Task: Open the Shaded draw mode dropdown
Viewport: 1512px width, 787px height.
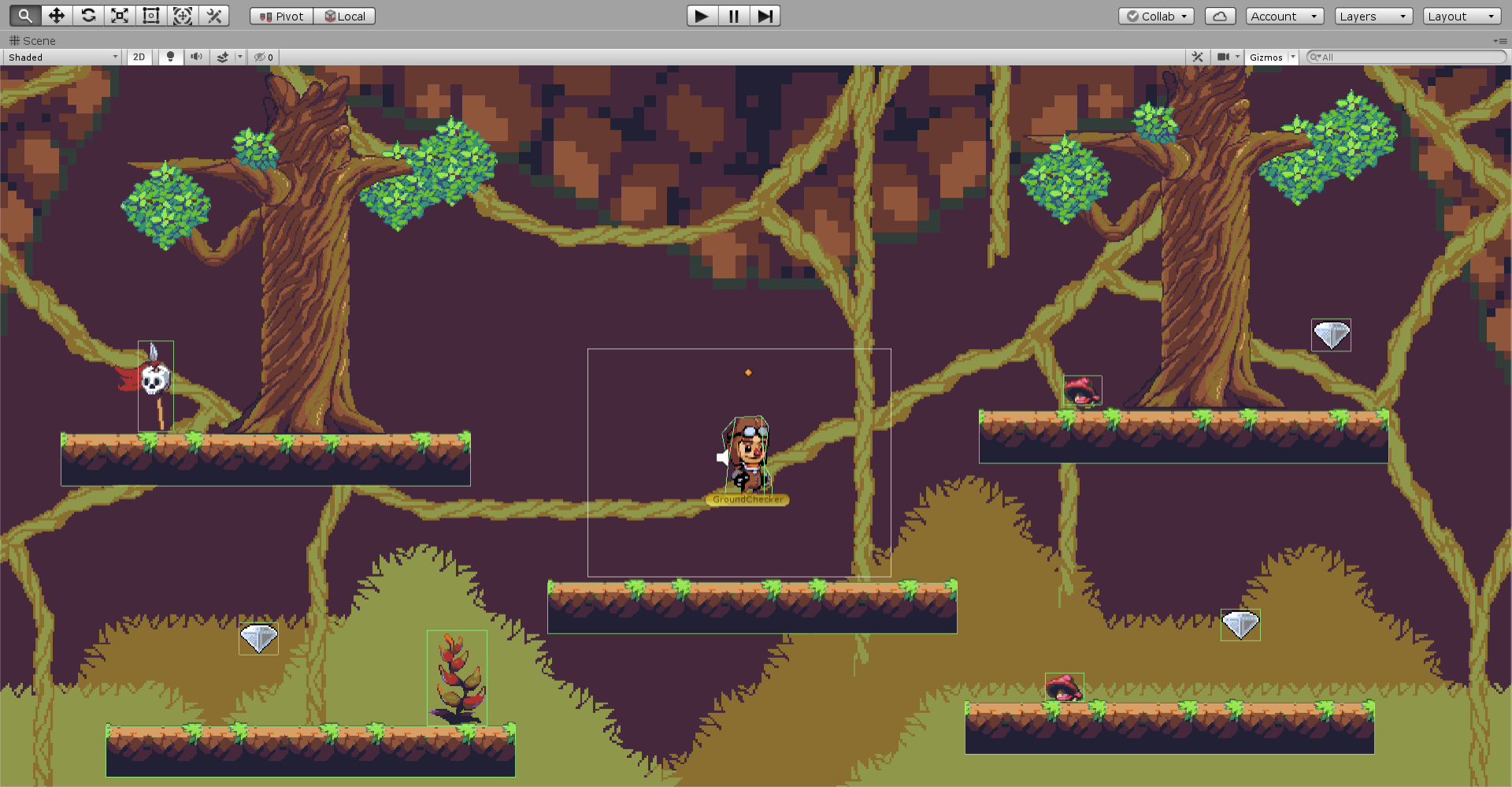Action: click(x=61, y=57)
